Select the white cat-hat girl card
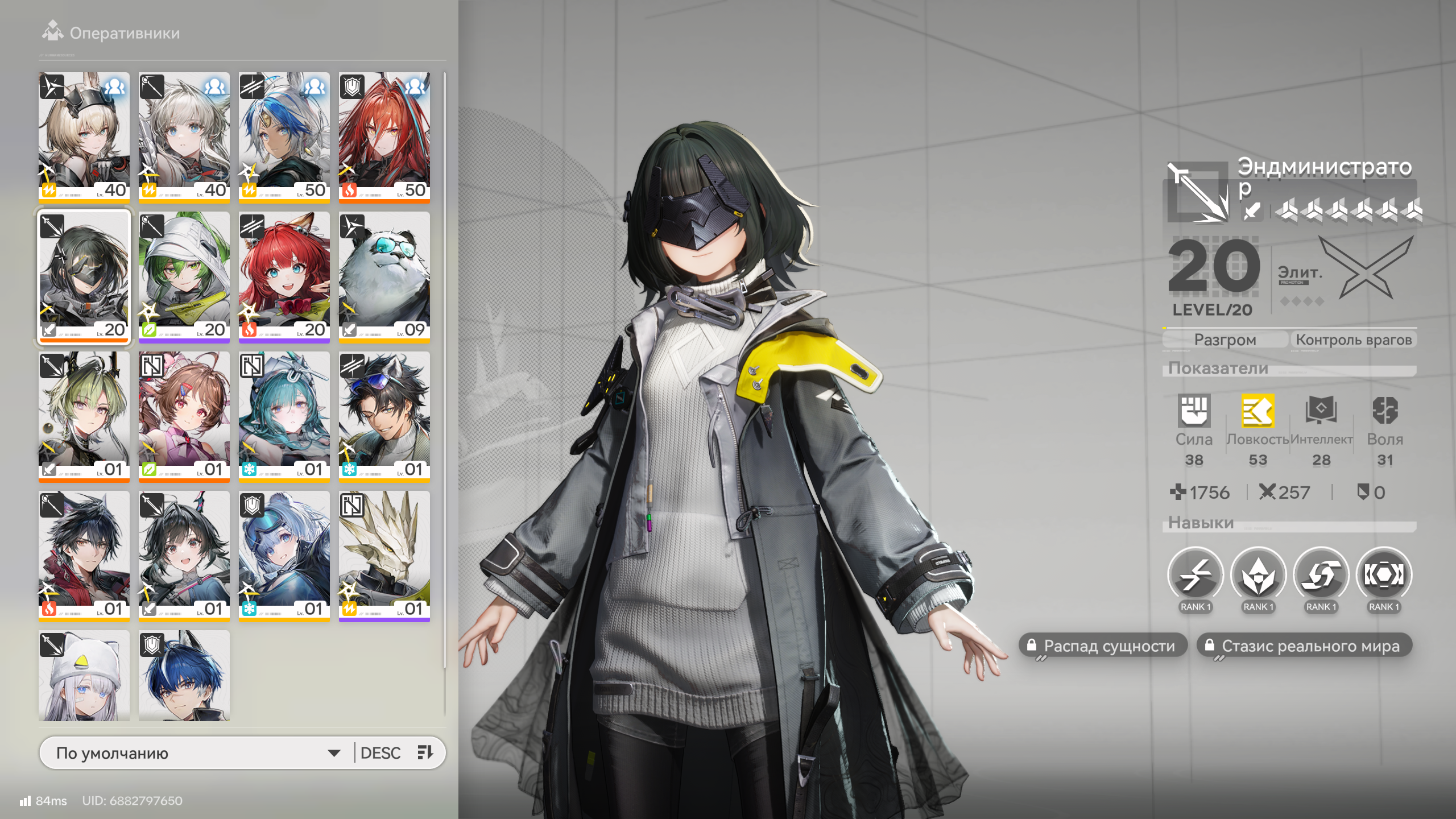Viewport: 1456px width, 819px height. pyautogui.click(x=84, y=676)
